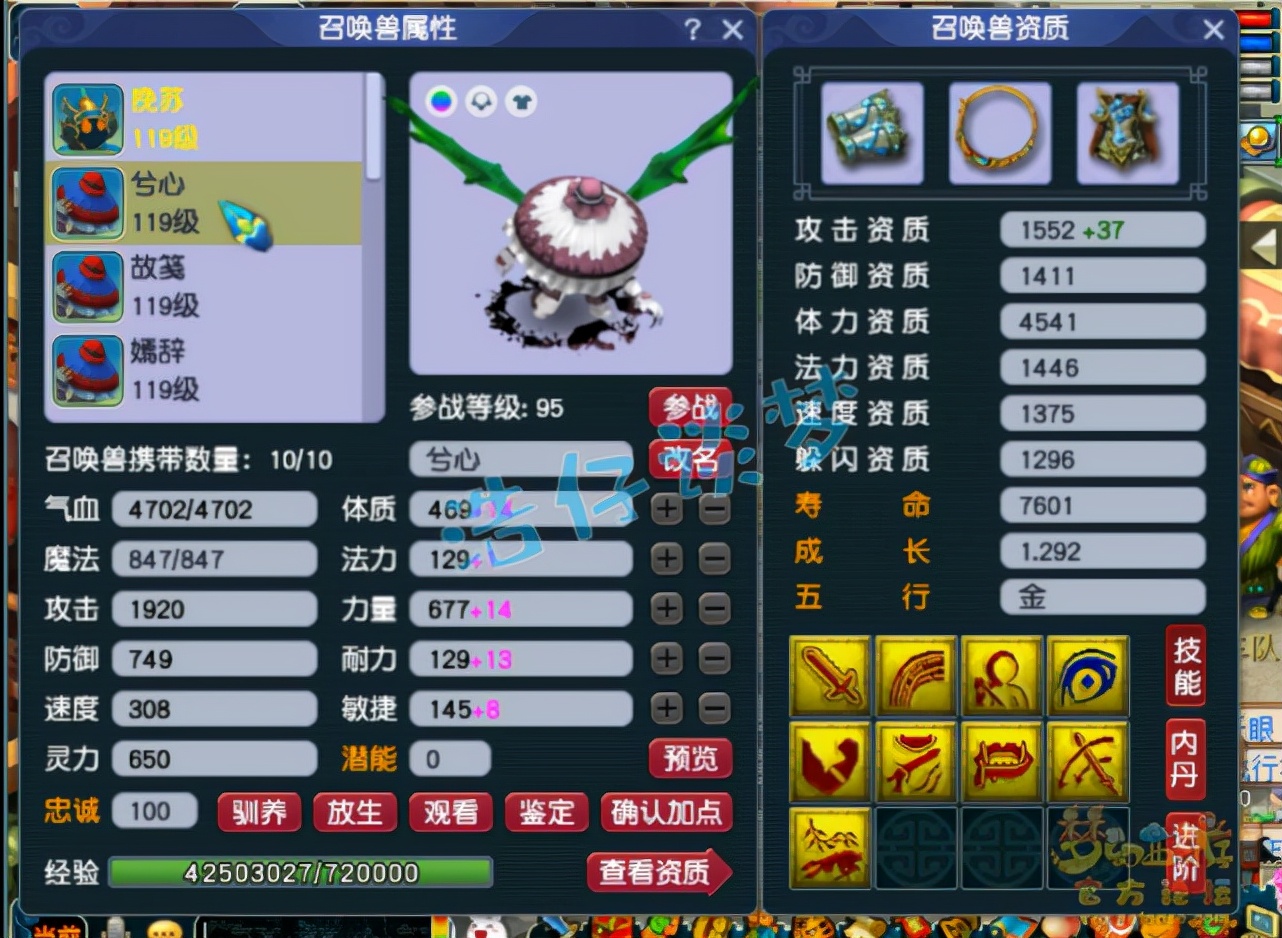Increase 力量 with its plus stepper
The image size is (1282, 938).
pos(666,608)
